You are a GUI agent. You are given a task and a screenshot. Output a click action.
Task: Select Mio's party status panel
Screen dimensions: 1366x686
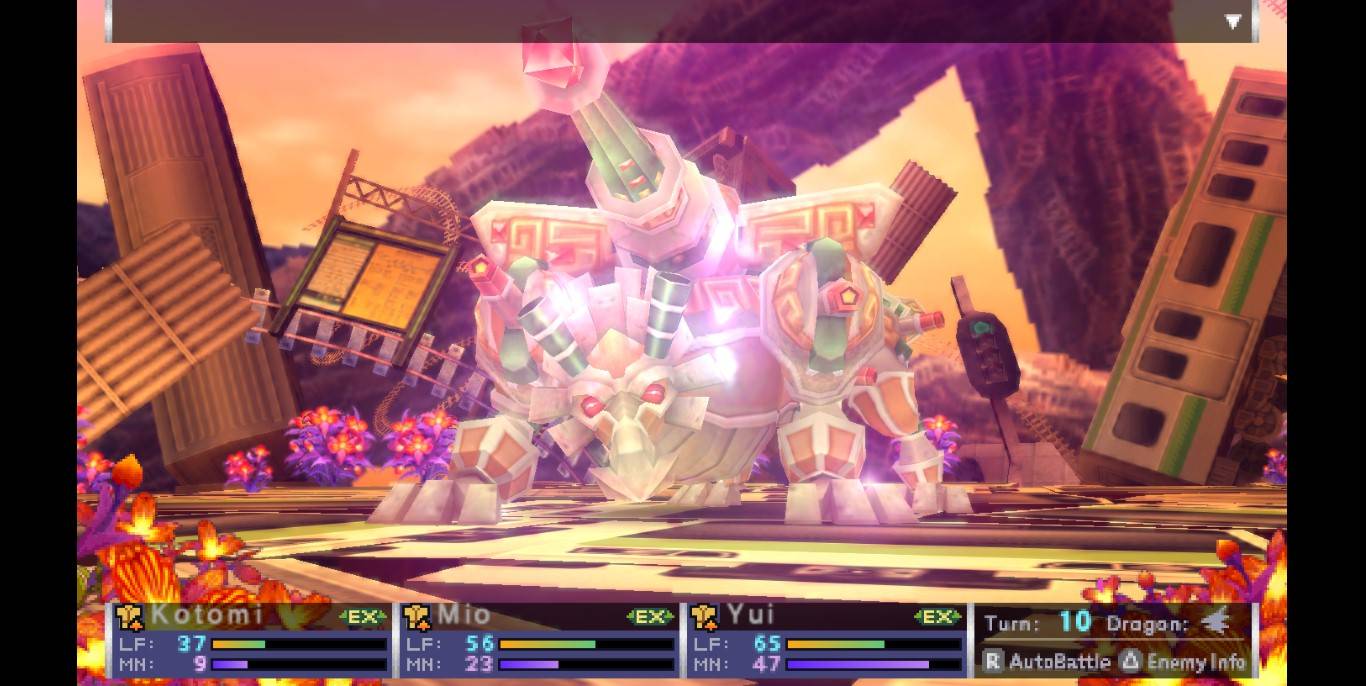coord(539,640)
